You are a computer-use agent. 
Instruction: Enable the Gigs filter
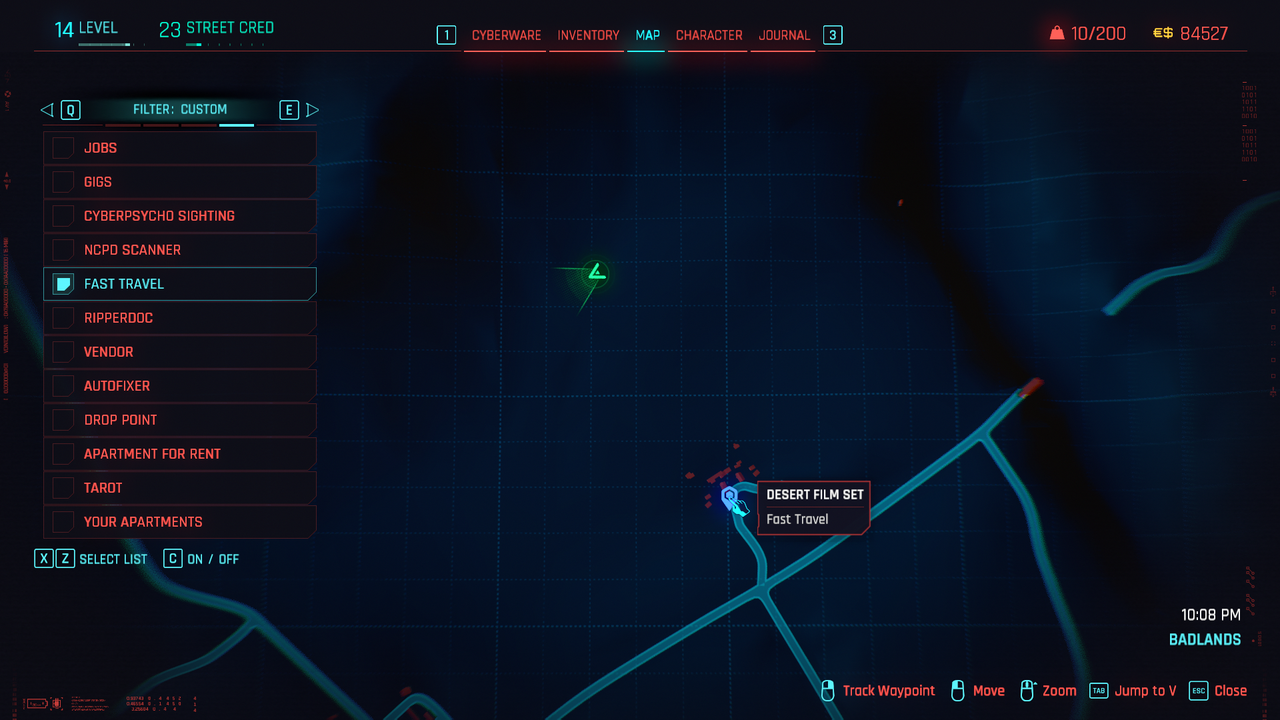(64, 182)
